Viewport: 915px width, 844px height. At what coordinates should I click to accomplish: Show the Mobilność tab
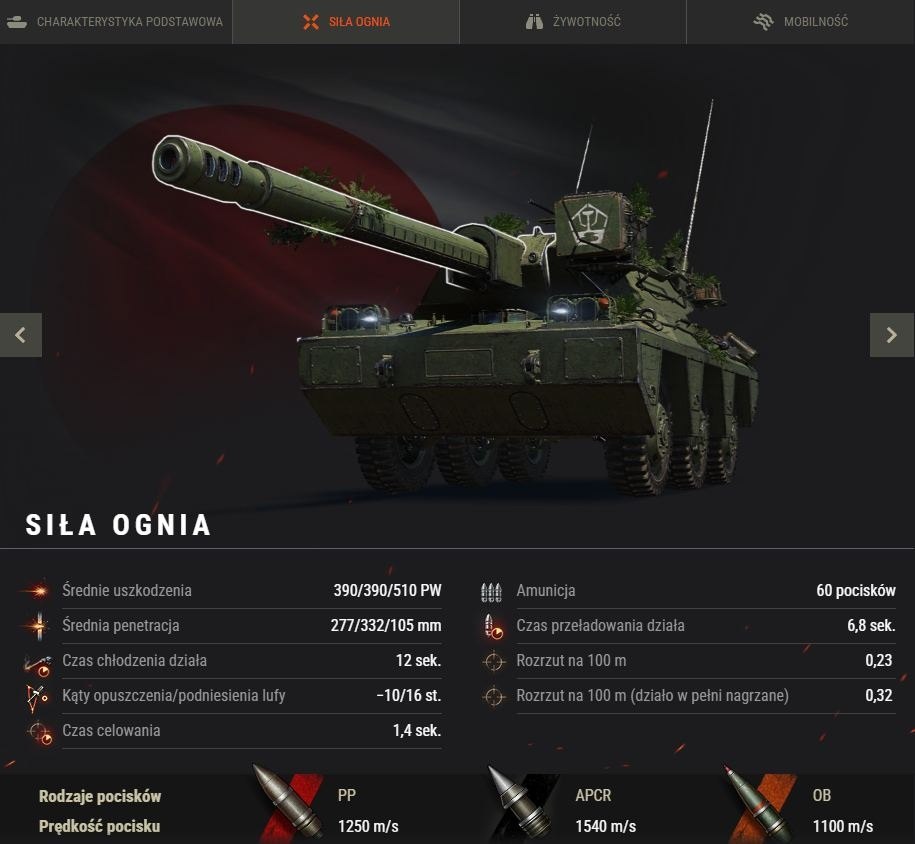point(800,21)
